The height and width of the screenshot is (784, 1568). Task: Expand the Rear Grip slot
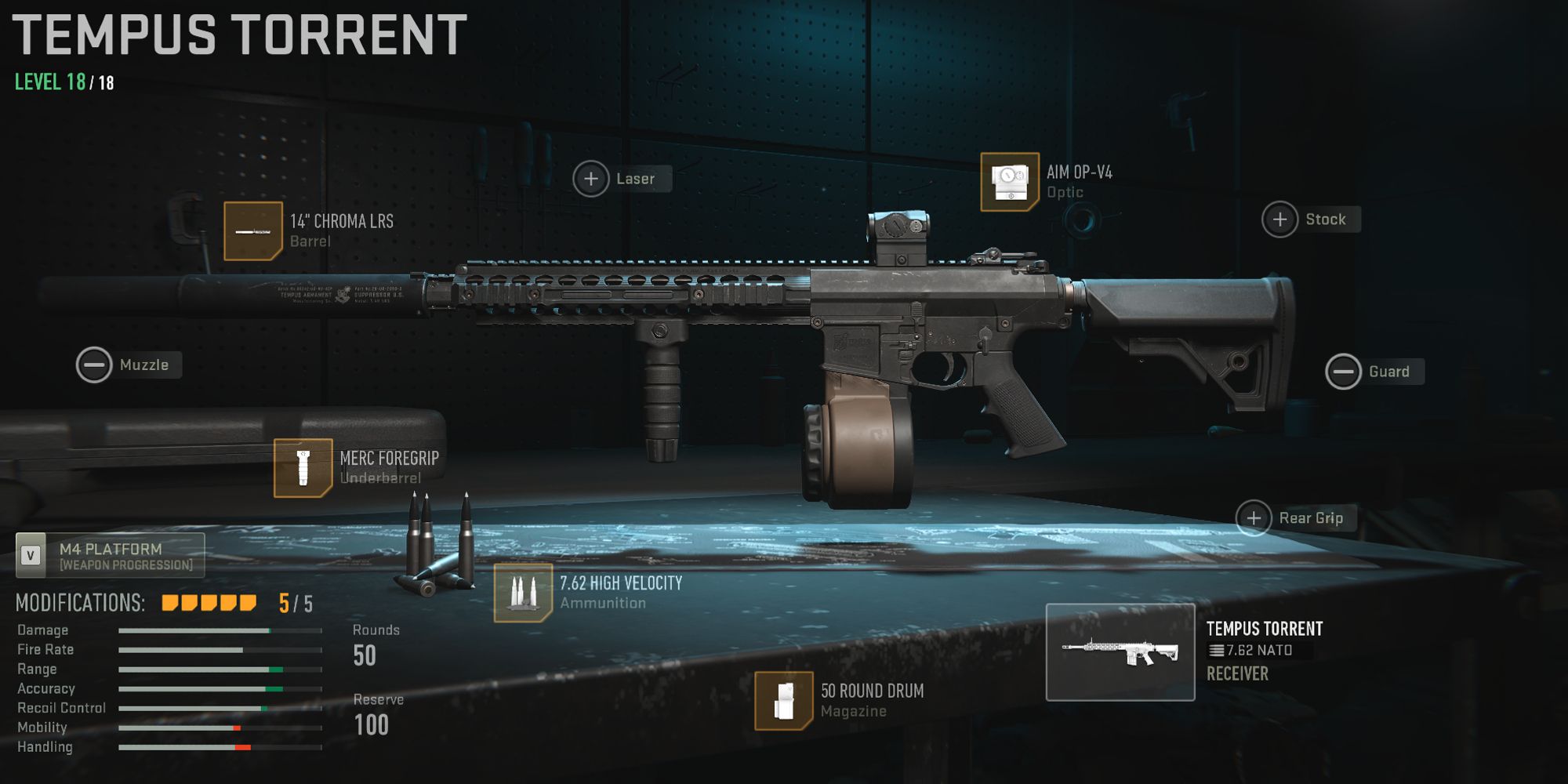[1254, 518]
